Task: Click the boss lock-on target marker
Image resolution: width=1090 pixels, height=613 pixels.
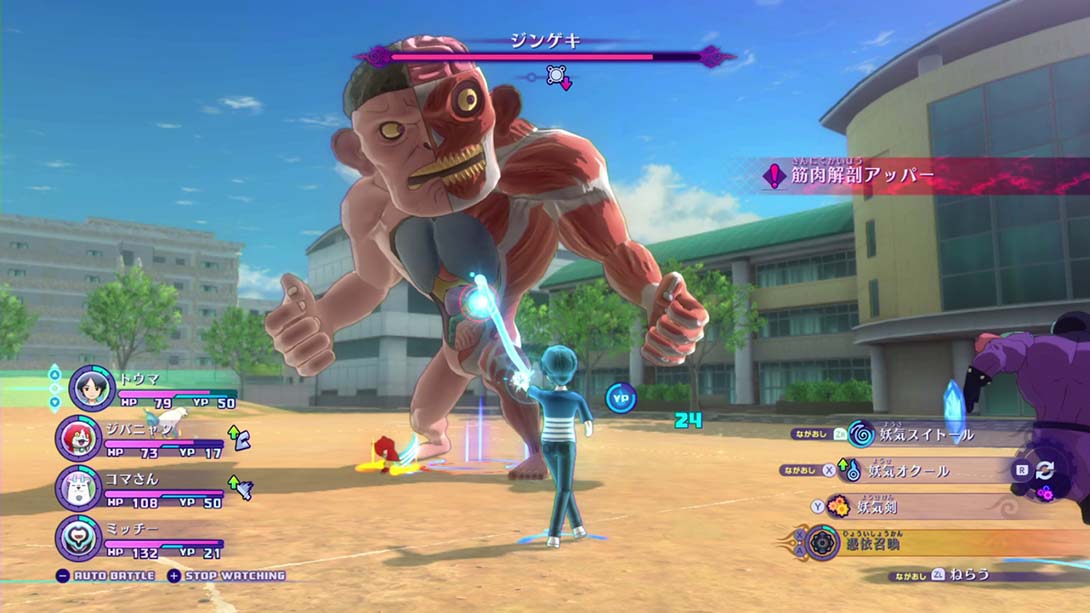Action: 556,76
